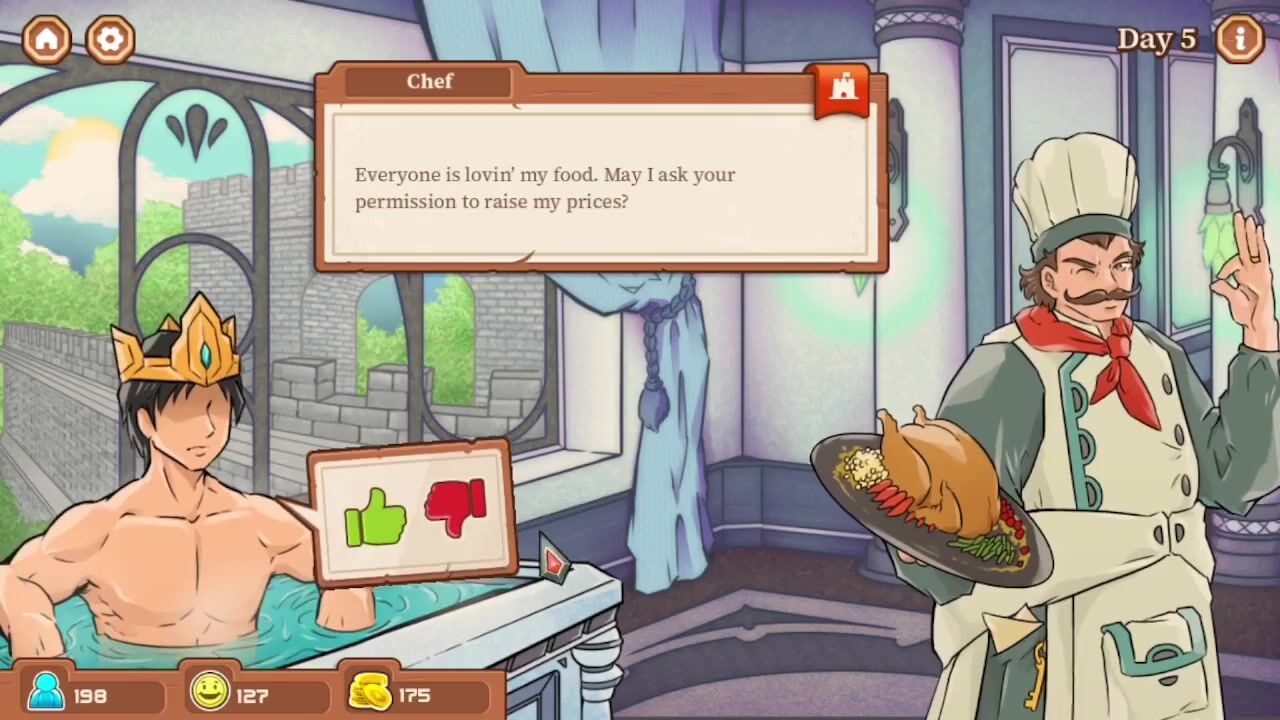Go to the home screen

pyautogui.click(x=47, y=39)
